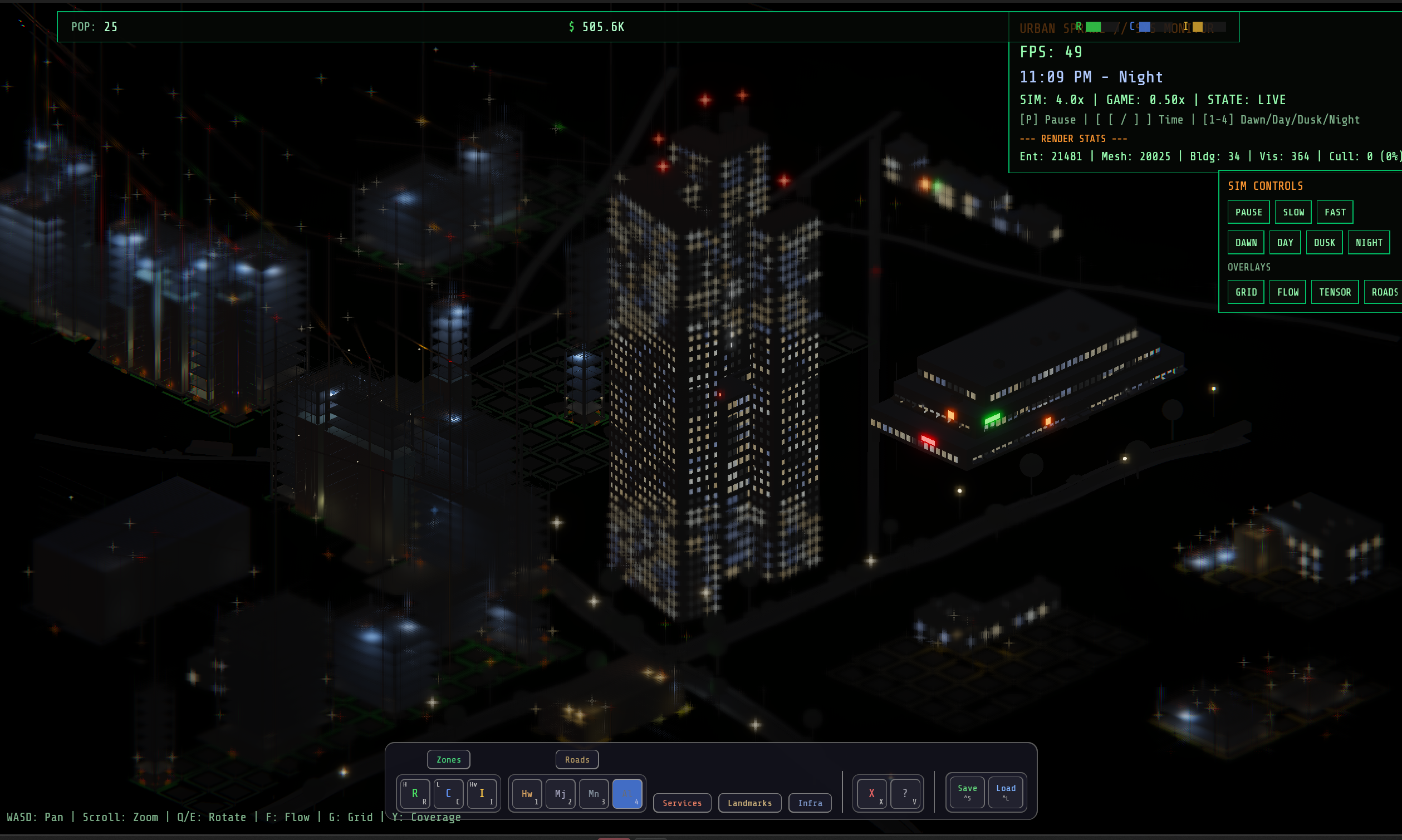
Task: Select the residential R zone tool
Action: coord(415,793)
